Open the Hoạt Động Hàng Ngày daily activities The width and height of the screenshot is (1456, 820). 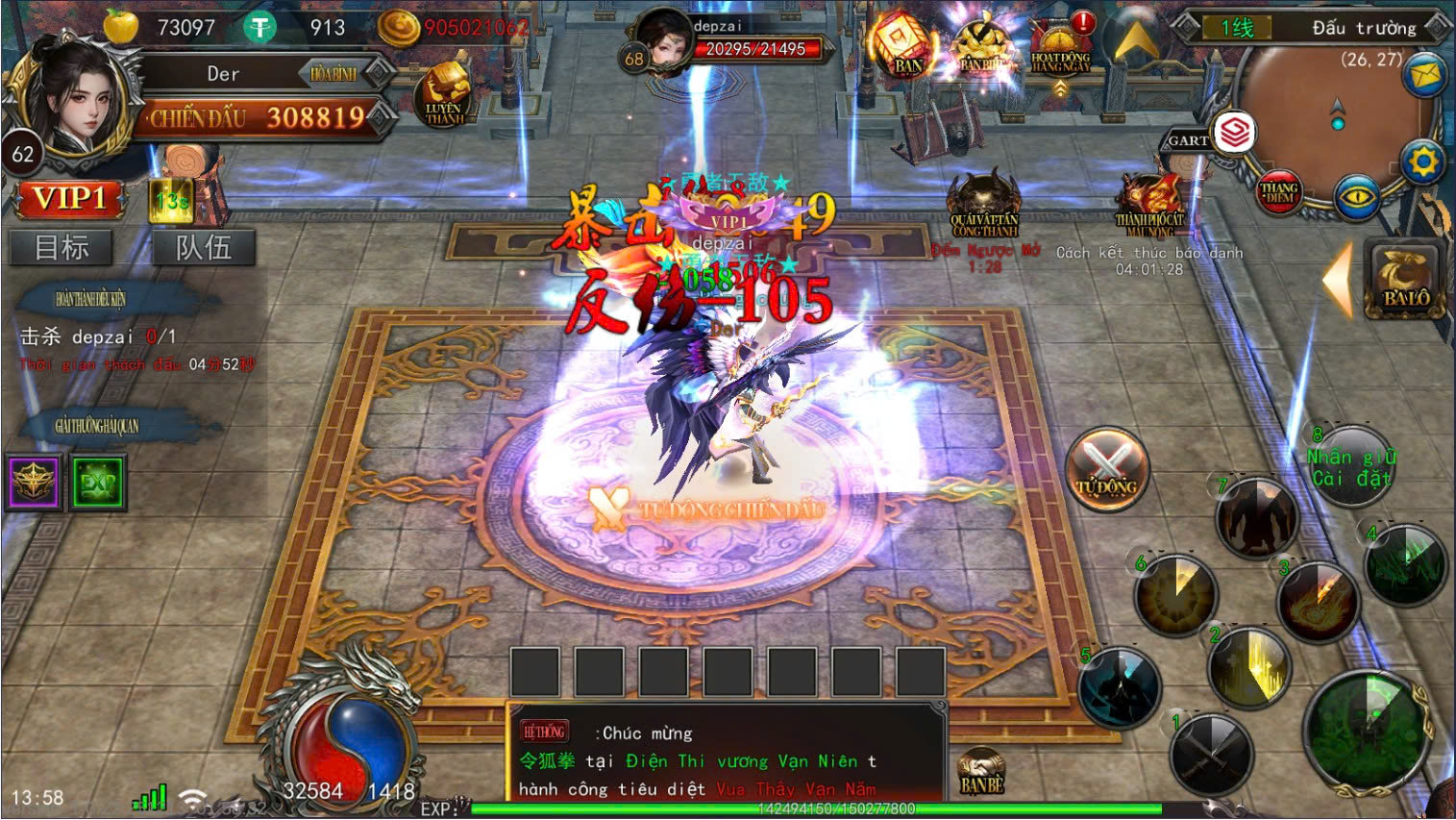coord(1060,48)
